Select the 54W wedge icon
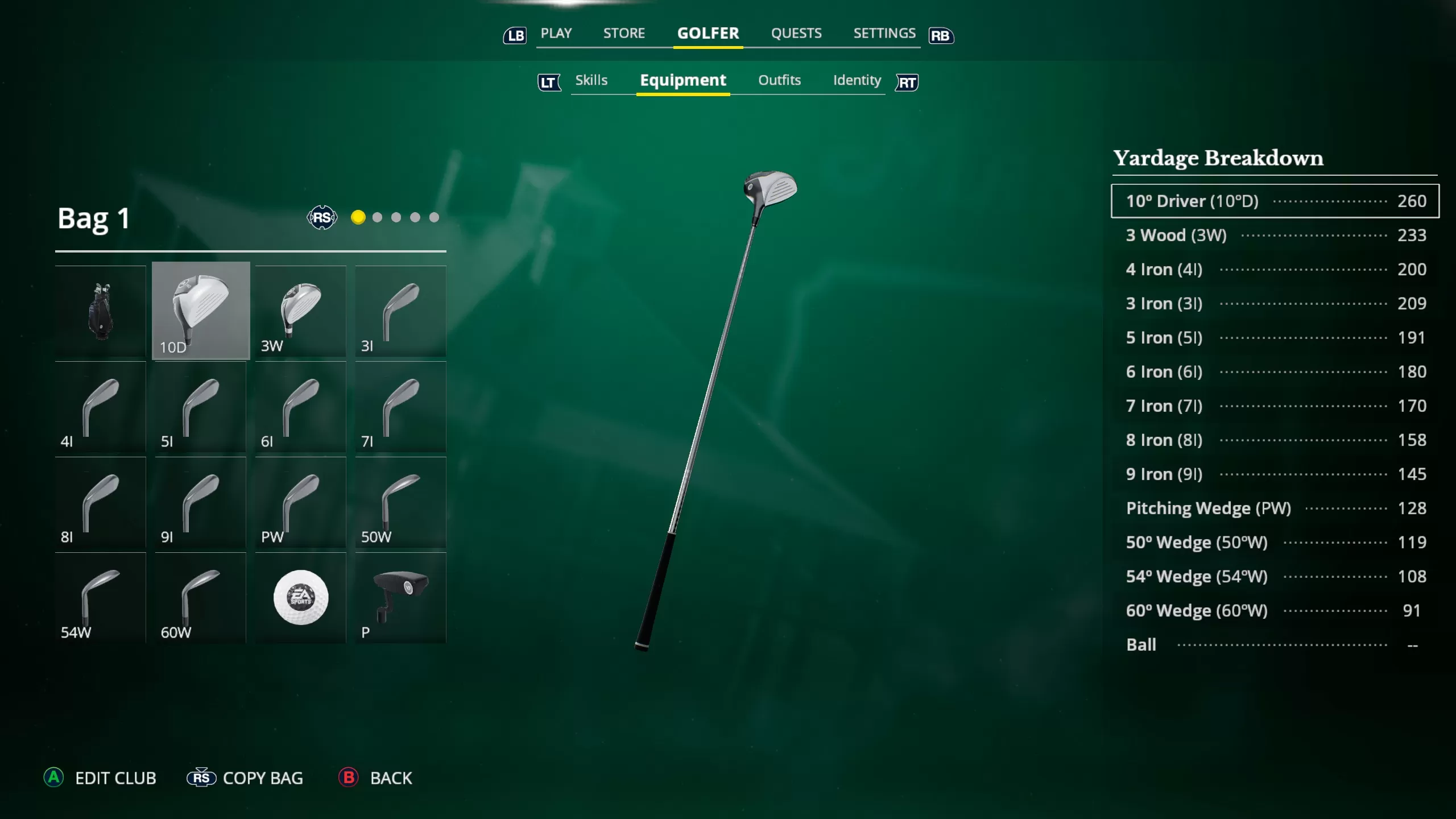This screenshot has width=1456, height=819. [x=100, y=597]
